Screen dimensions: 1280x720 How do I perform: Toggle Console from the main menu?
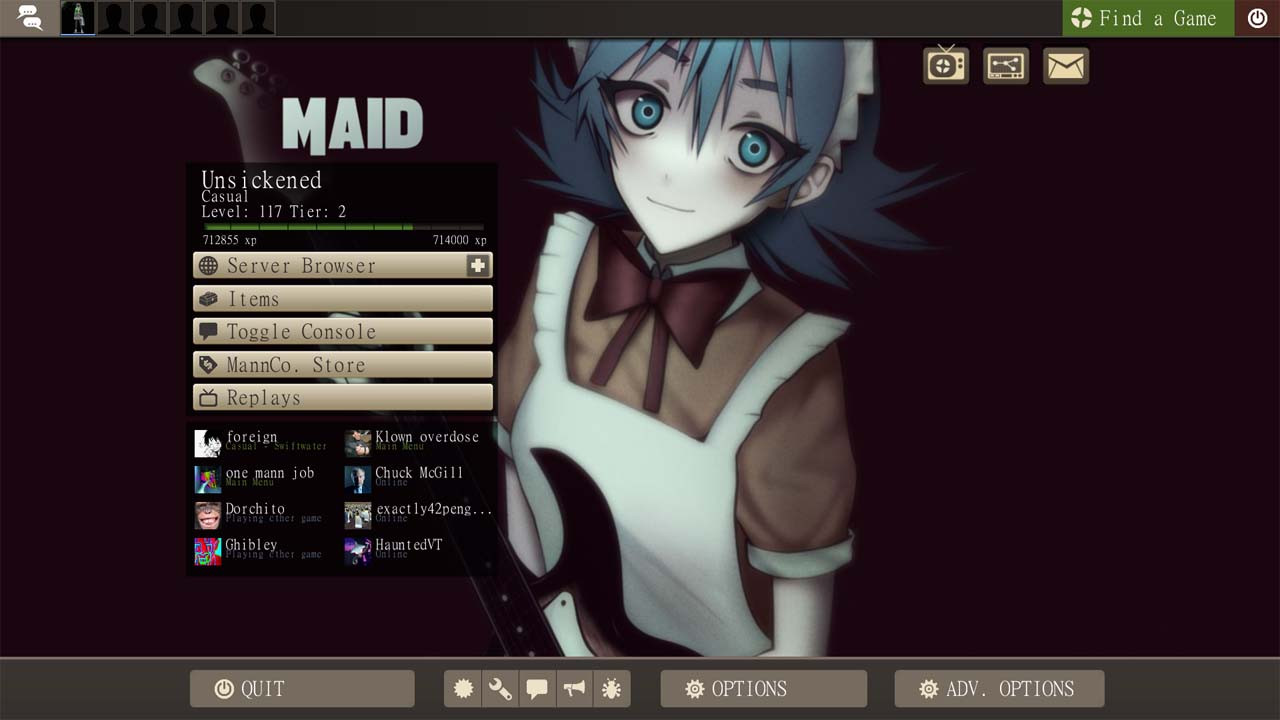pyautogui.click(x=342, y=331)
